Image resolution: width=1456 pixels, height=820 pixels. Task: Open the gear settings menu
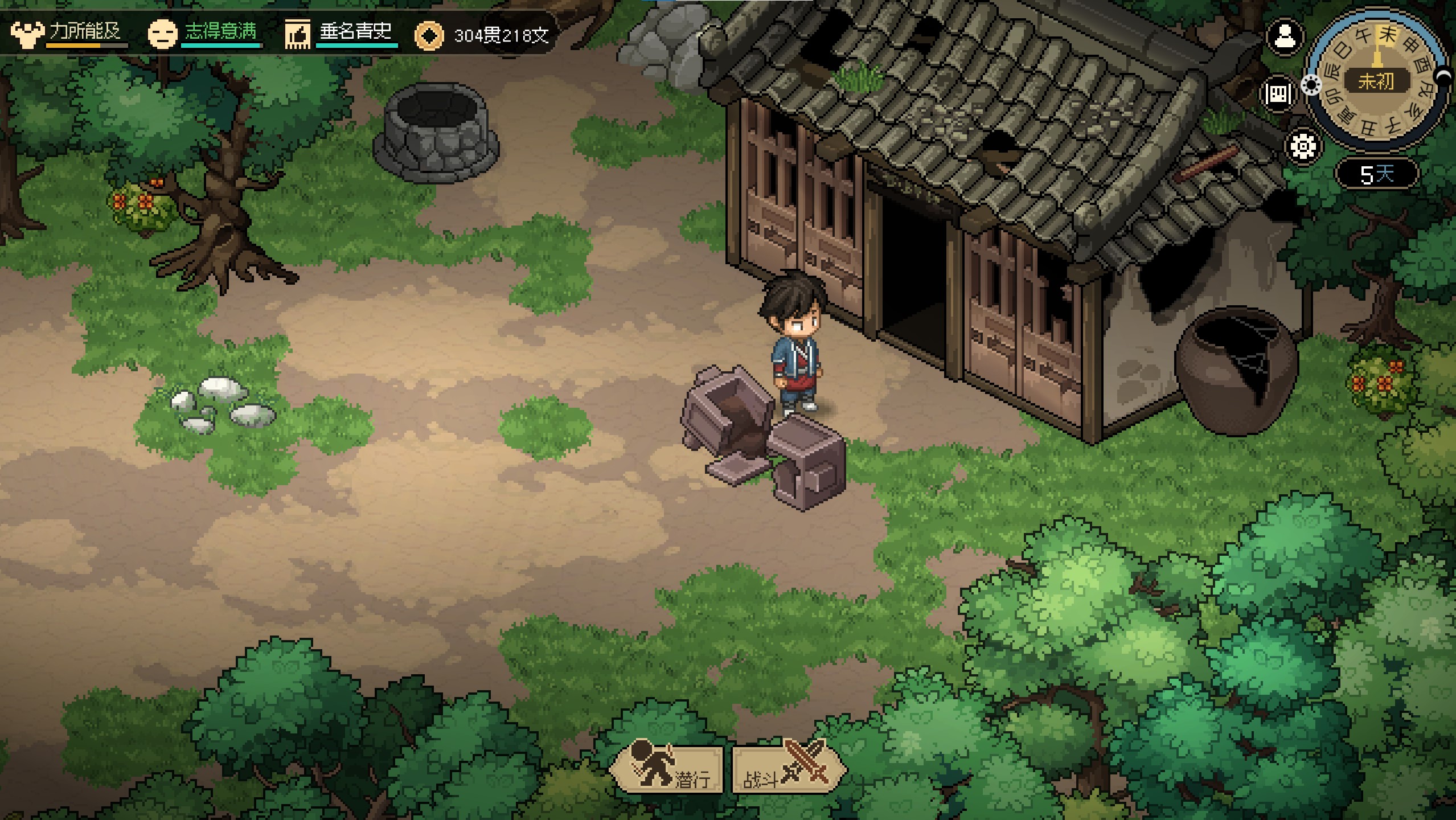1303,146
